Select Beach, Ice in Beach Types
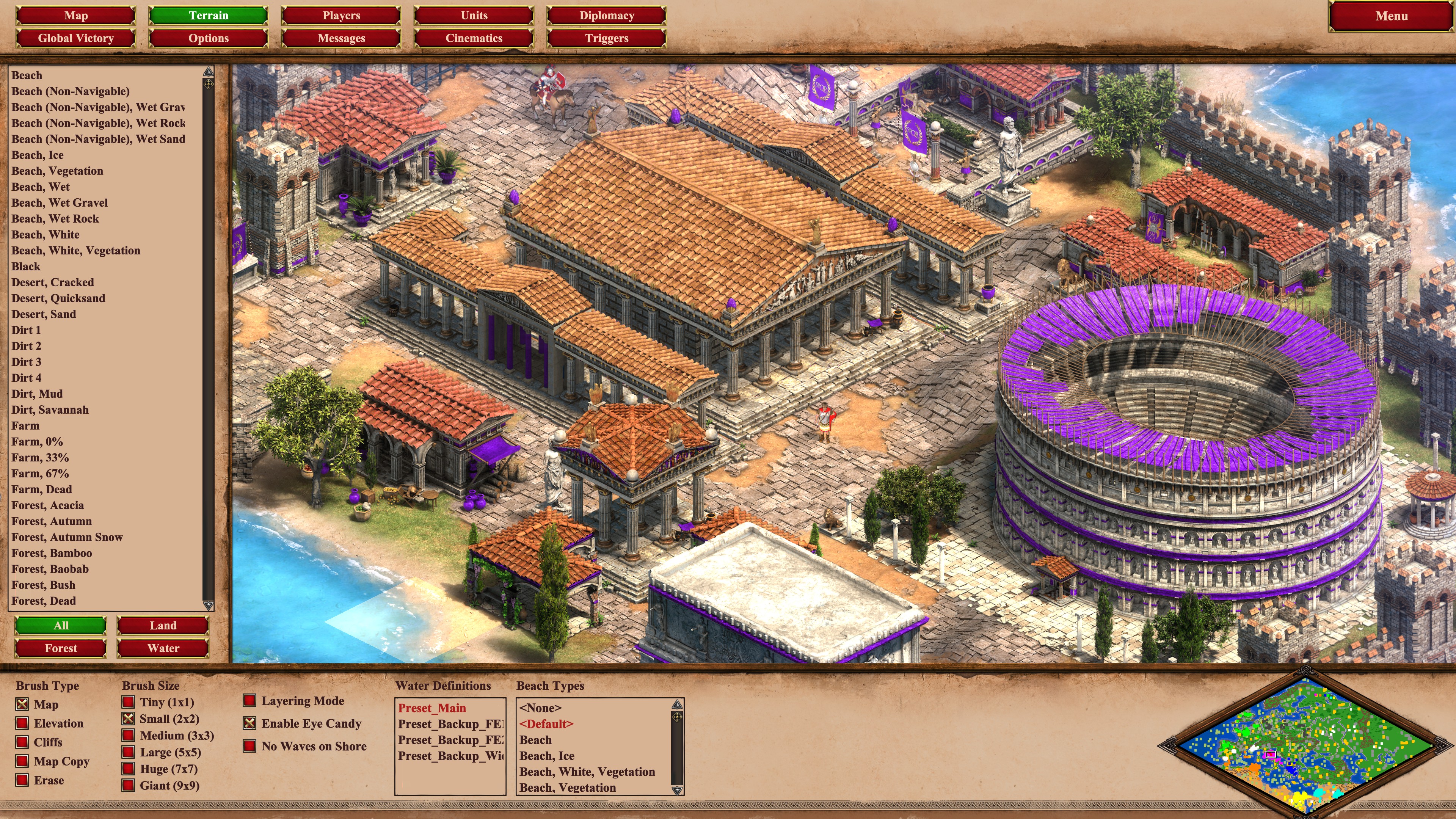The width and height of the screenshot is (1456, 819). pyautogui.click(x=546, y=756)
